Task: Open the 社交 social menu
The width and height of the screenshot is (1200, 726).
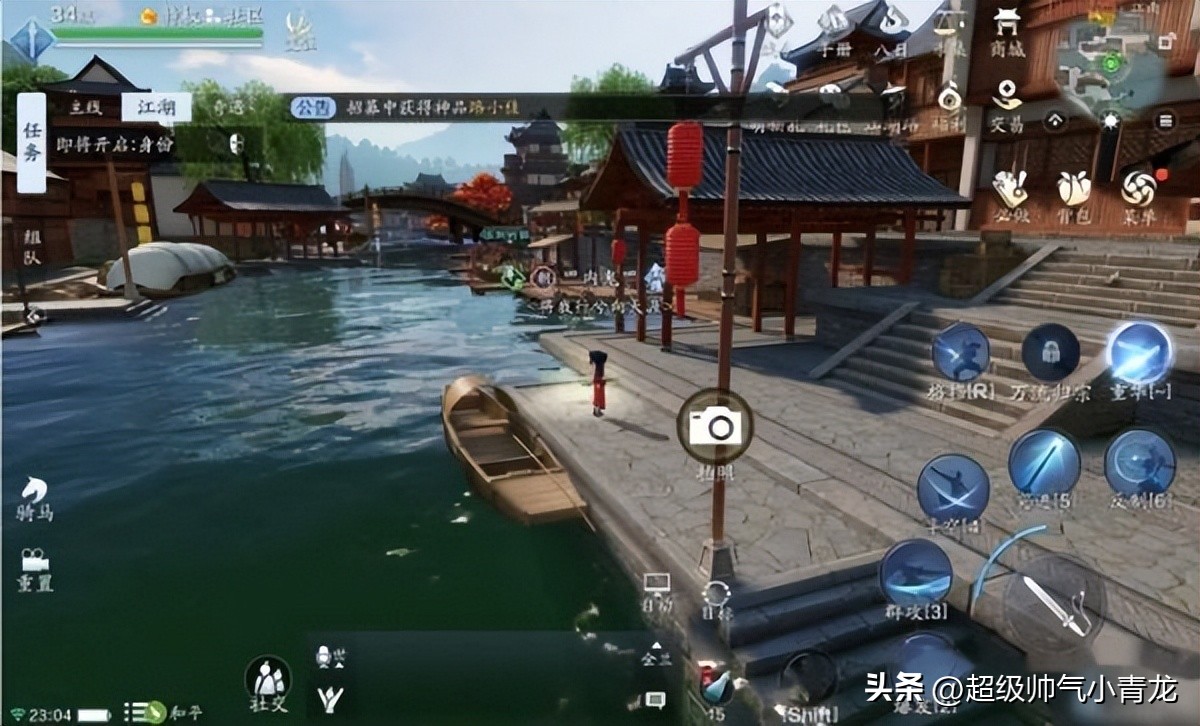Action: pyautogui.click(x=268, y=682)
